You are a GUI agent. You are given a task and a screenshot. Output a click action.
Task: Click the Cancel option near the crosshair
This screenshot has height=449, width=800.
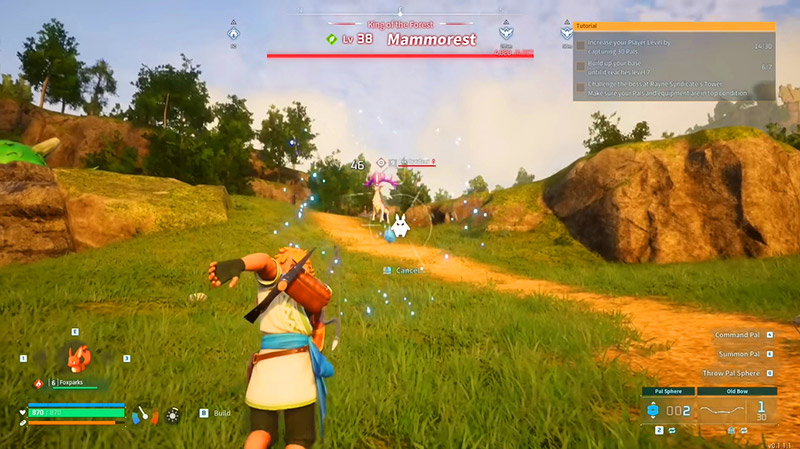click(x=406, y=270)
